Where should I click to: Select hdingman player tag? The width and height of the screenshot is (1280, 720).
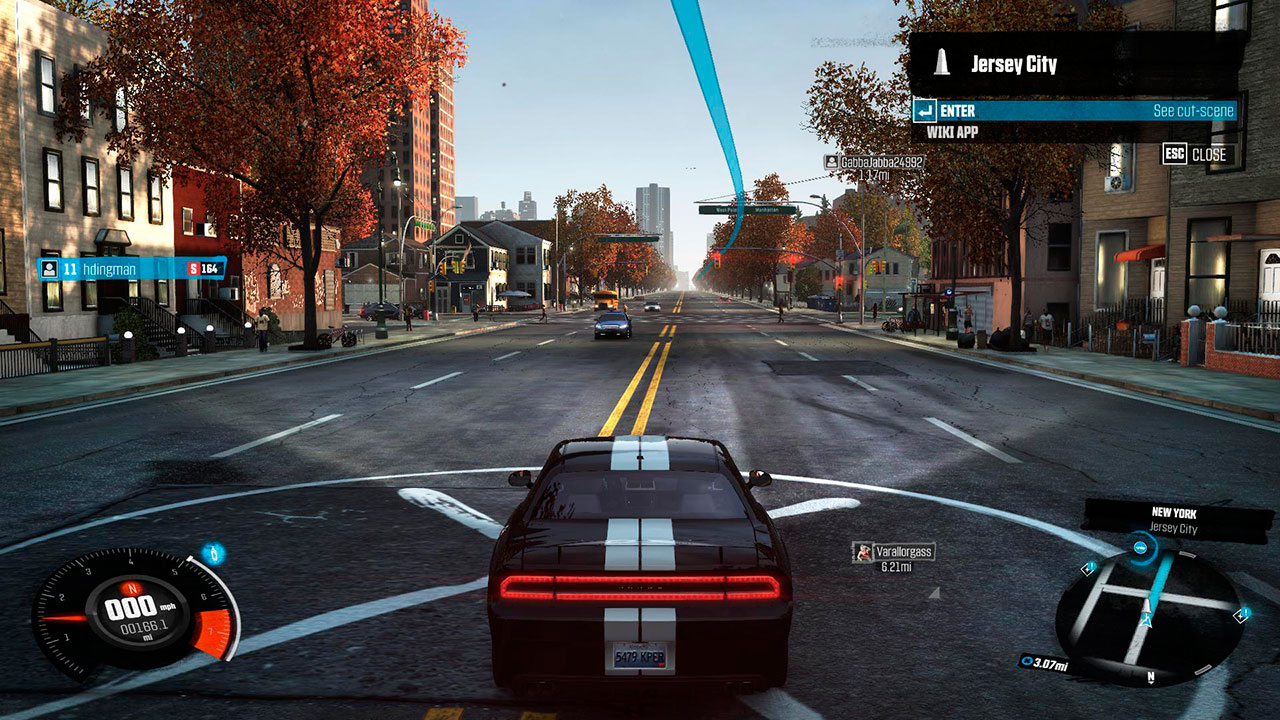tap(131, 268)
